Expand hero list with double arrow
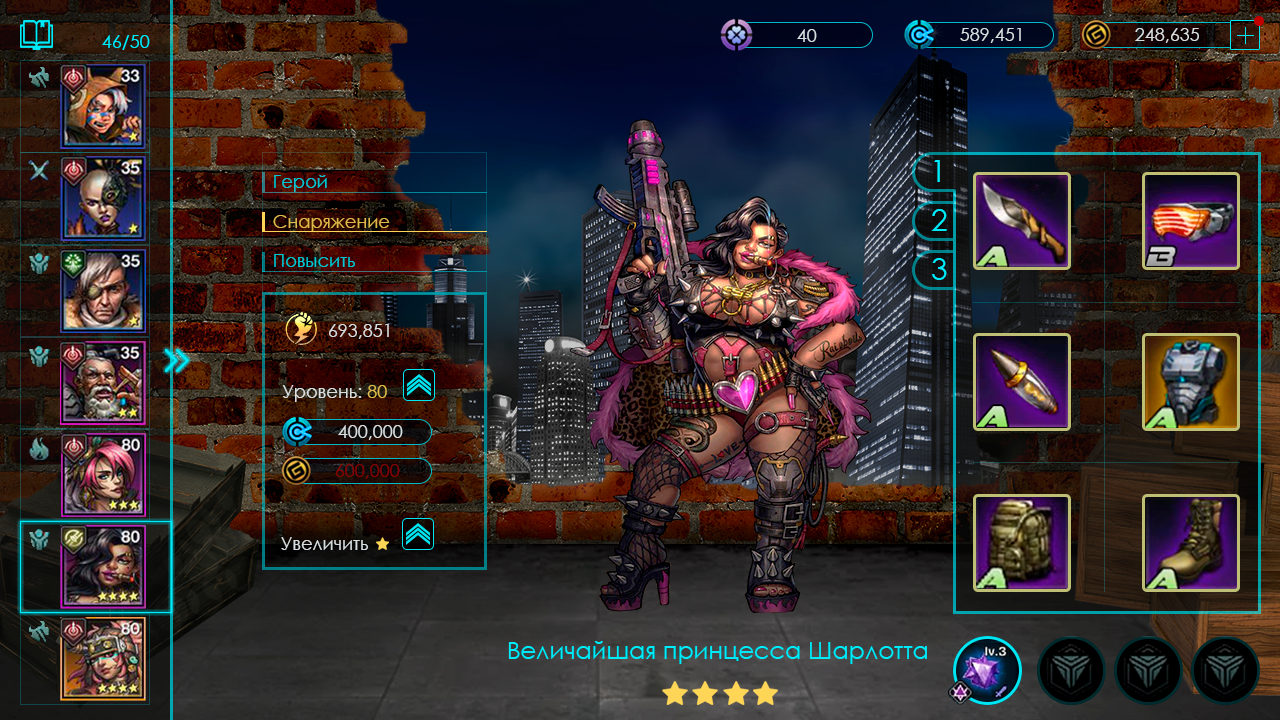This screenshot has width=1280, height=720. point(177,361)
